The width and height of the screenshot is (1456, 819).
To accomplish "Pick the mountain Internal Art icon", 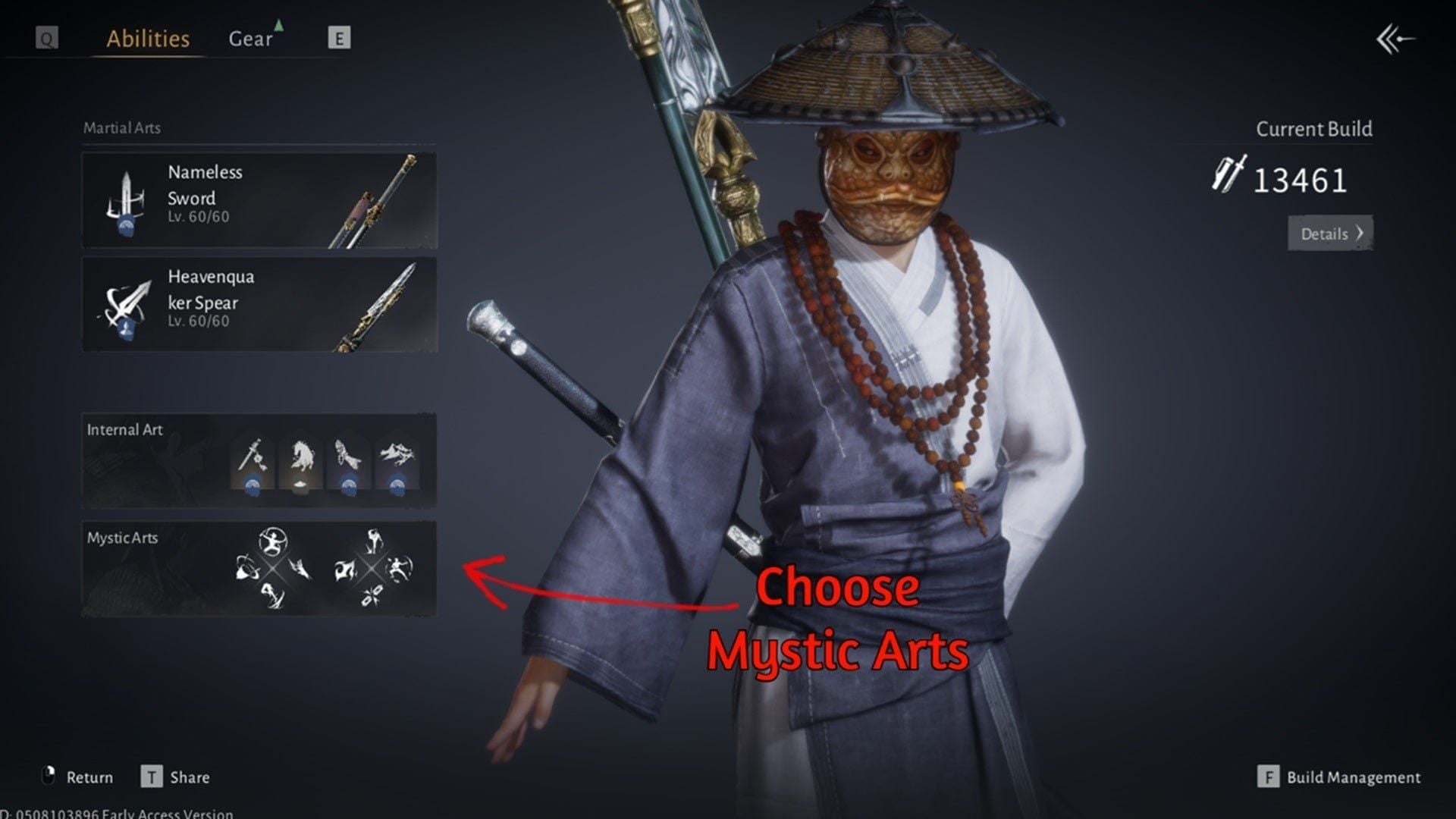I will click(x=397, y=453).
